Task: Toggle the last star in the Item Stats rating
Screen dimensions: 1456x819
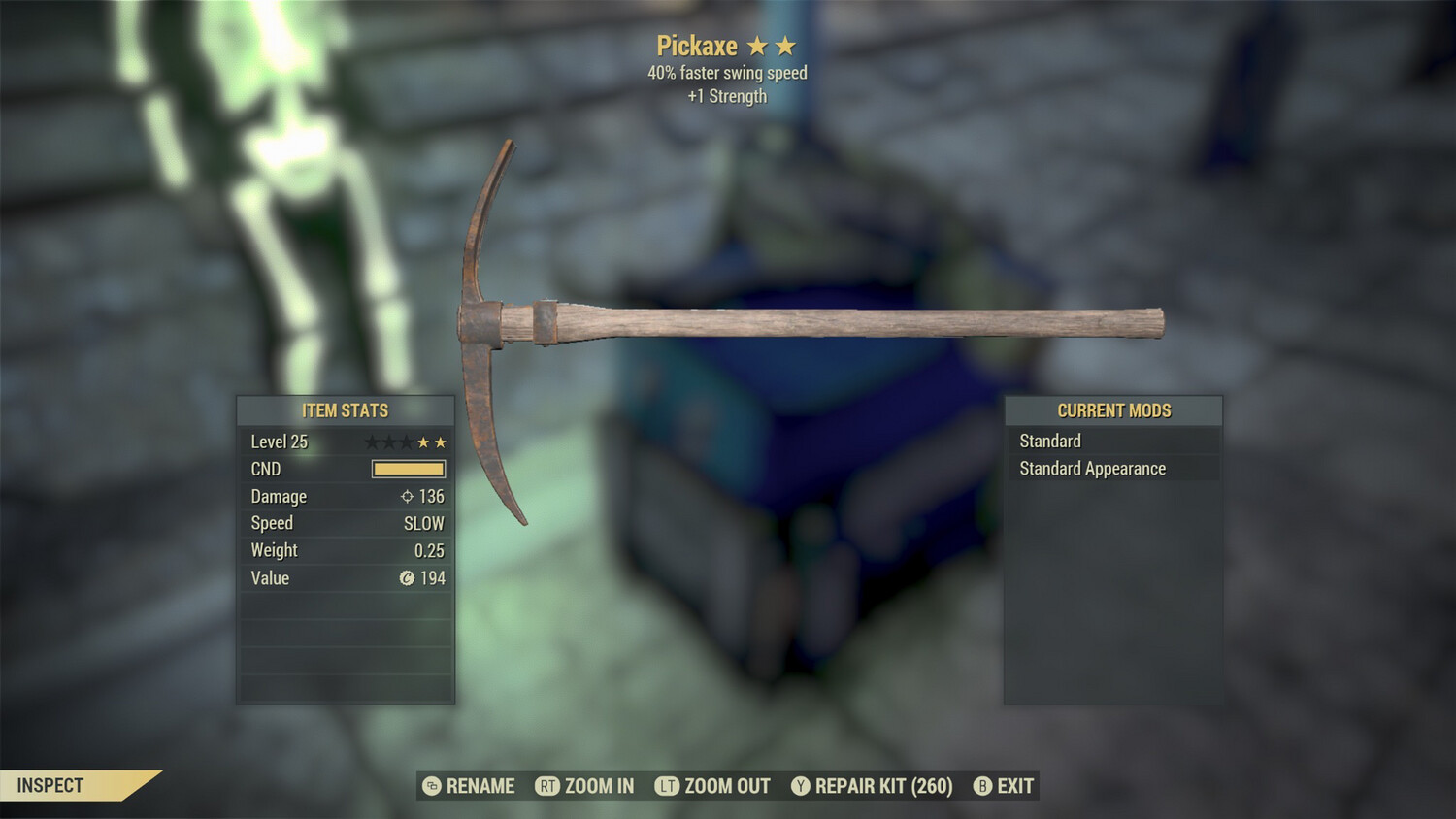Action: tap(443, 442)
